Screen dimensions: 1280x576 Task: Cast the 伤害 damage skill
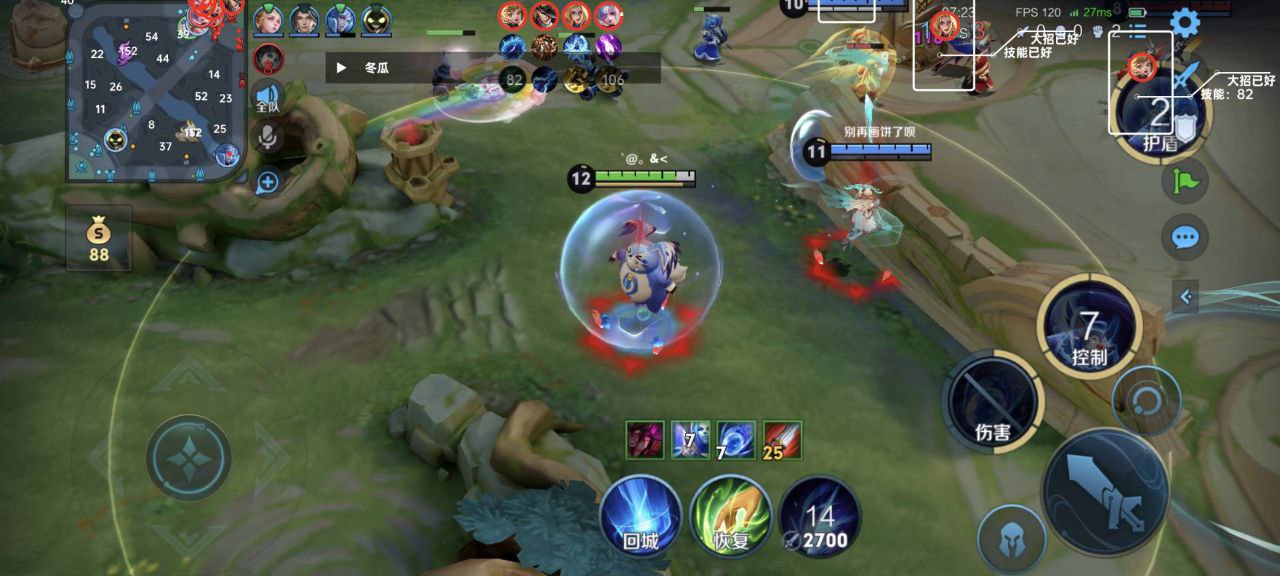click(992, 401)
